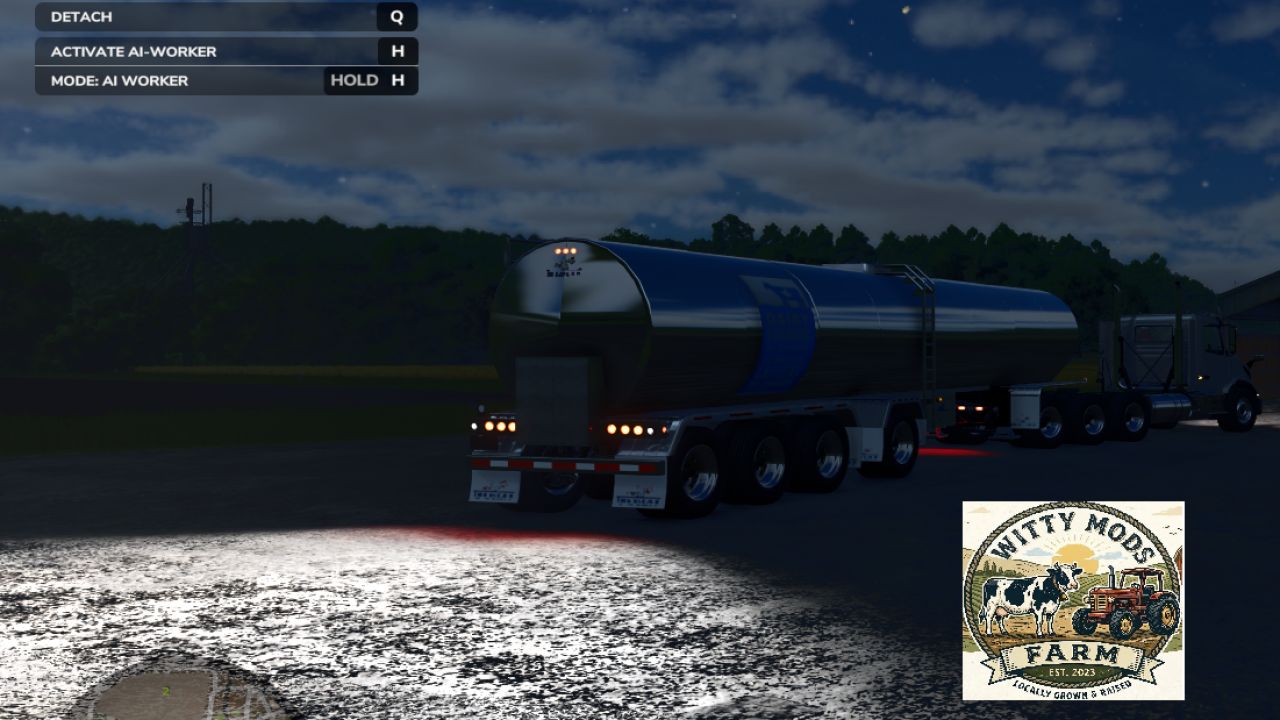Click the H keybind badge for Activate AI-Worker
Viewport: 1280px width, 720px height.
397,51
